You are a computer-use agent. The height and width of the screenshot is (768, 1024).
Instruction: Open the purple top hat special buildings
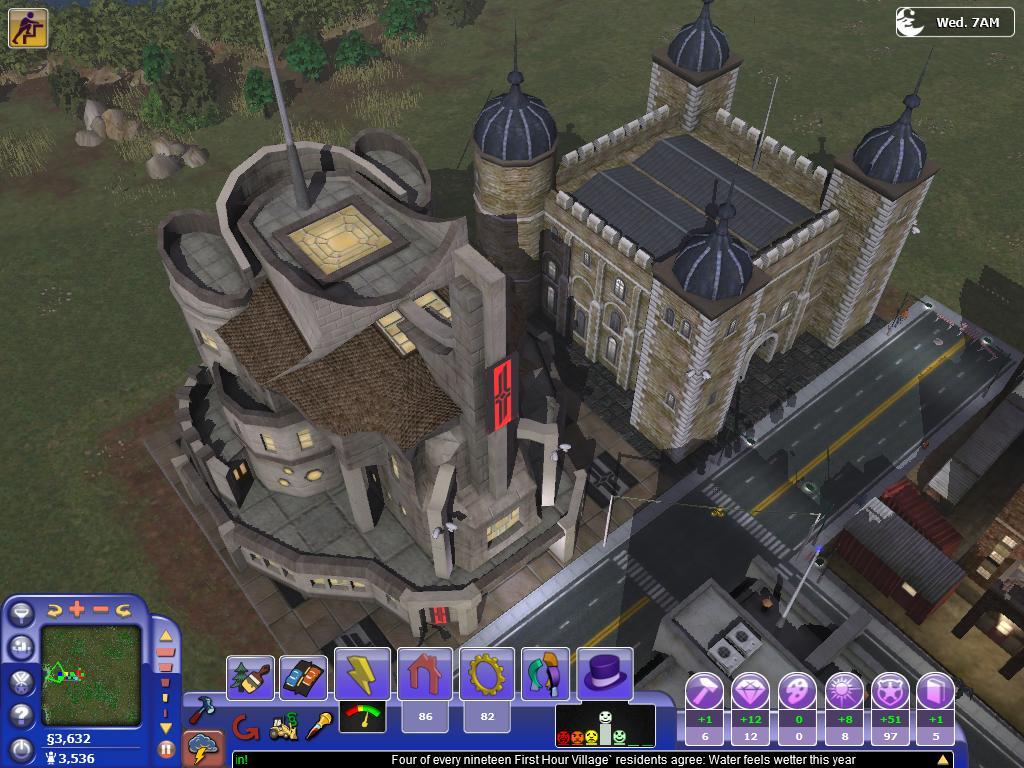pos(605,673)
